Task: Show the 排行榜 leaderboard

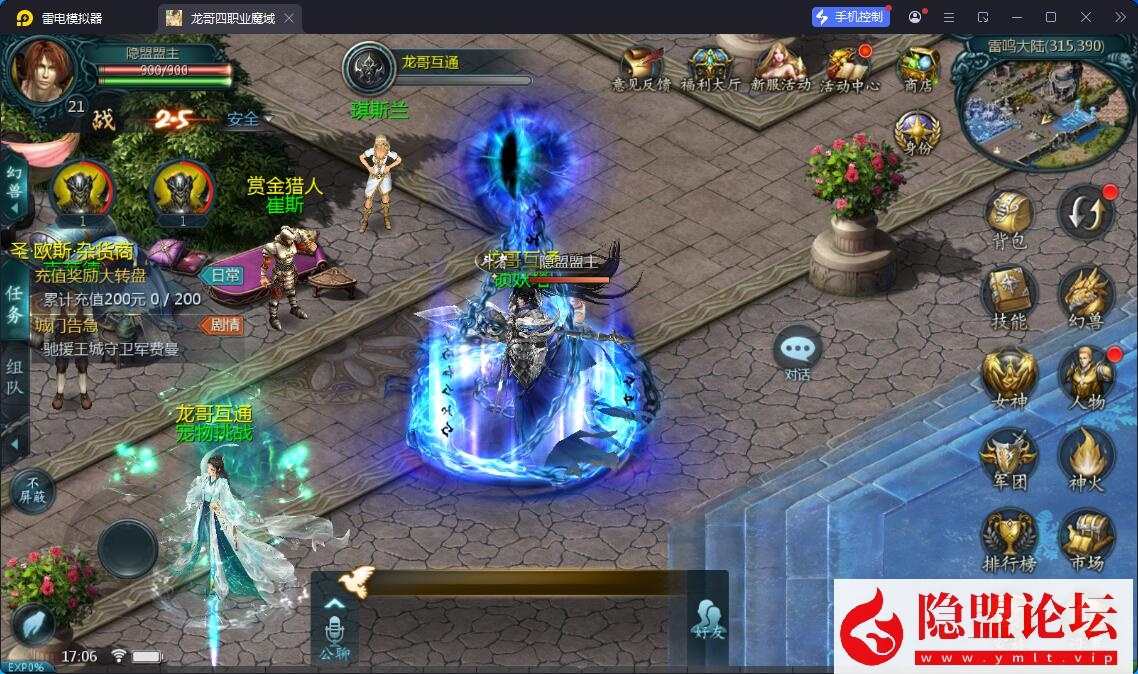Action: click(1007, 539)
